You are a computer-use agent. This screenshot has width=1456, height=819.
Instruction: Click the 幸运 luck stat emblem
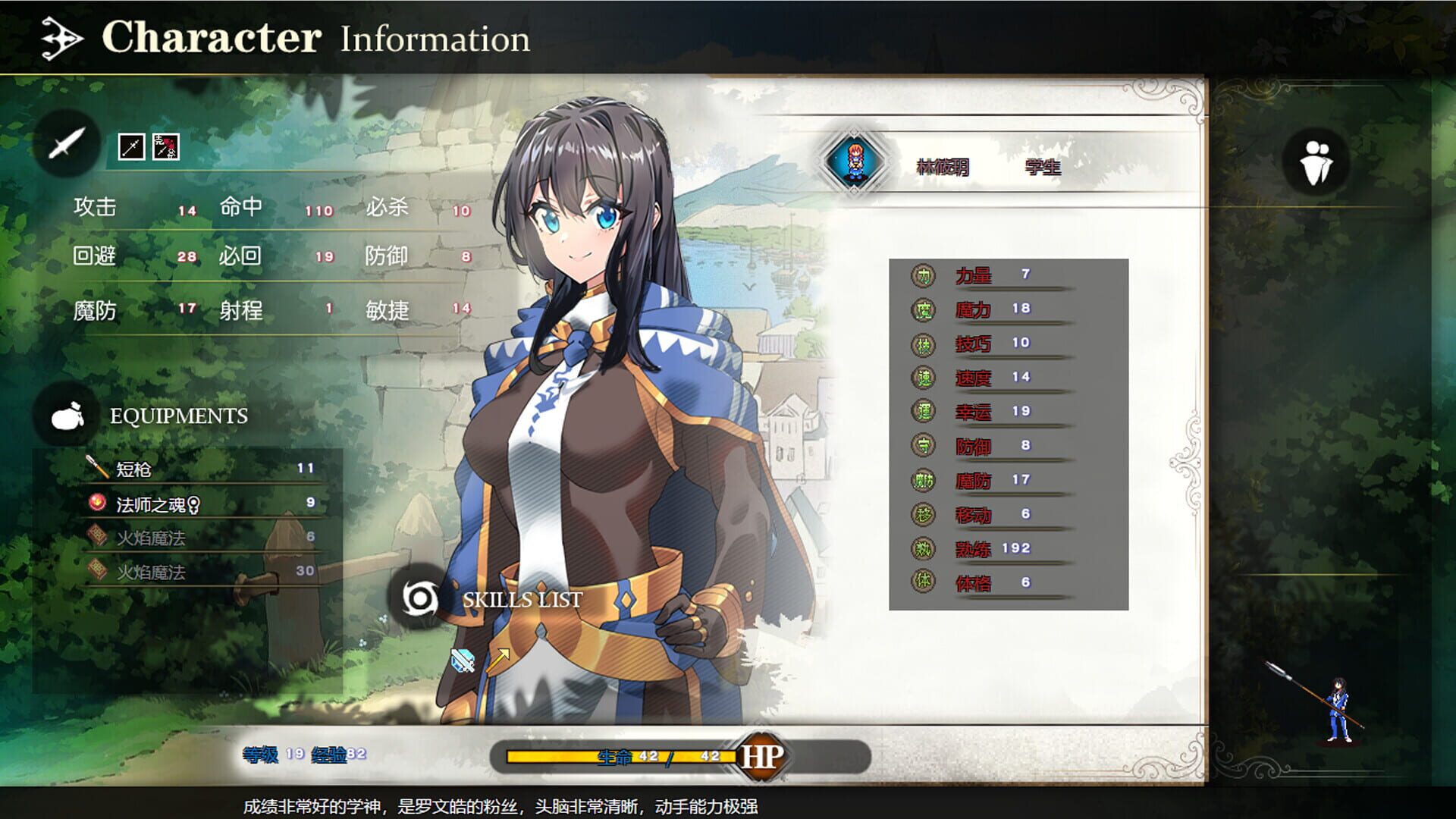[x=922, y=411]
